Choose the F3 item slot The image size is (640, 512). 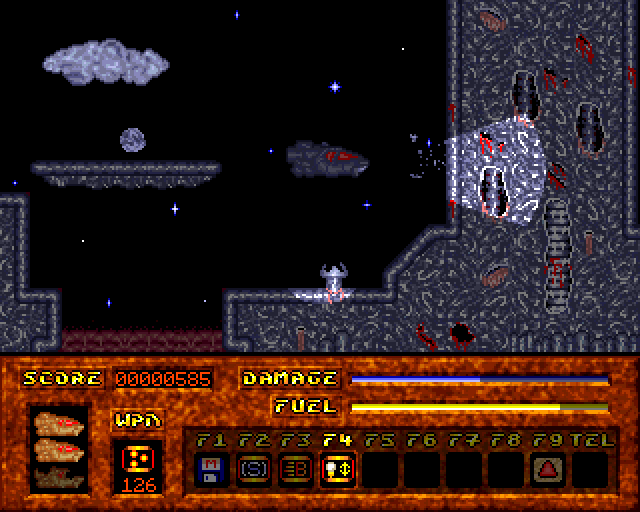tap(294, 468)
